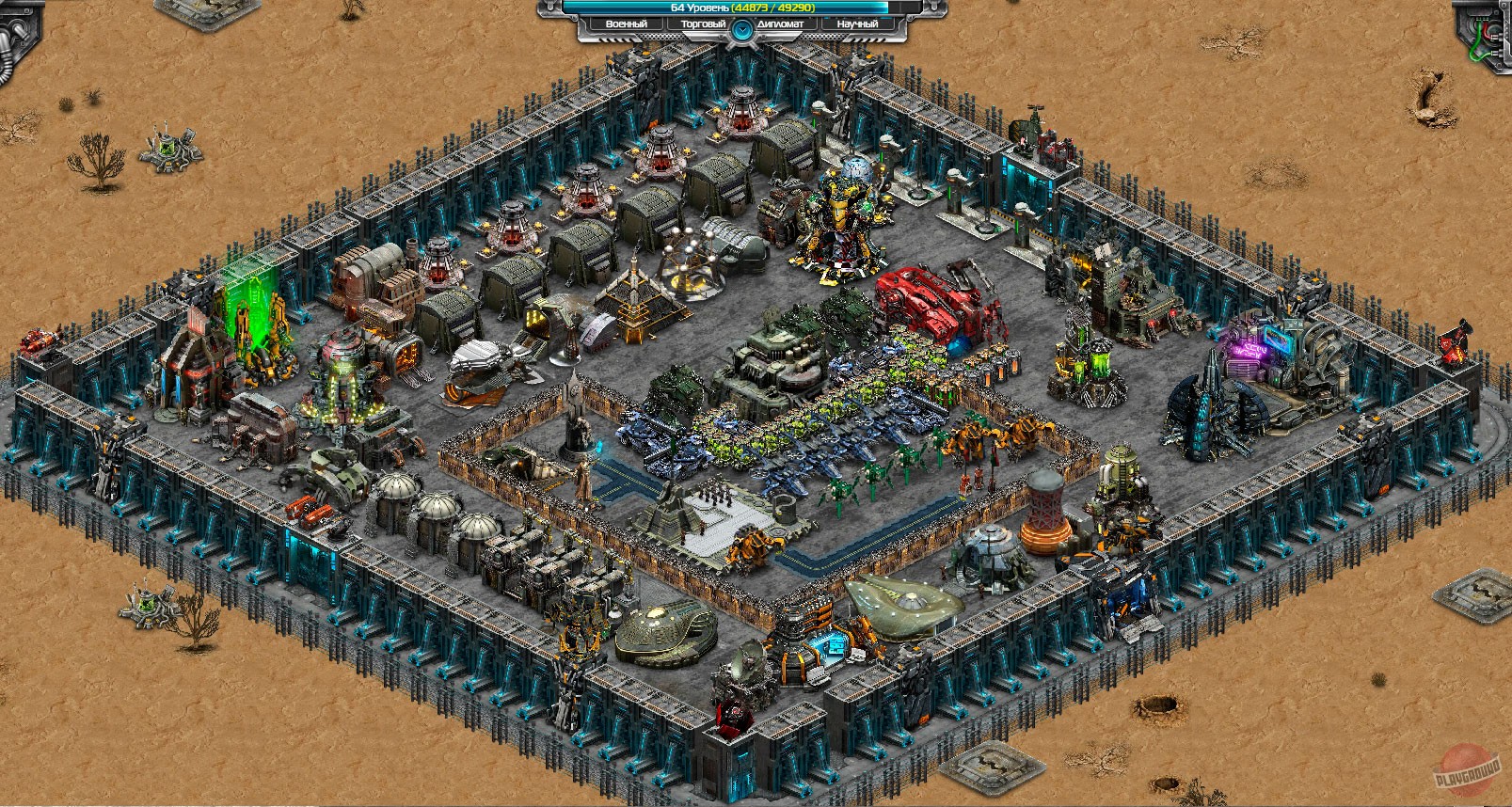
Task: Click the red turret mounted on the left wall
Action: point(38,339)
